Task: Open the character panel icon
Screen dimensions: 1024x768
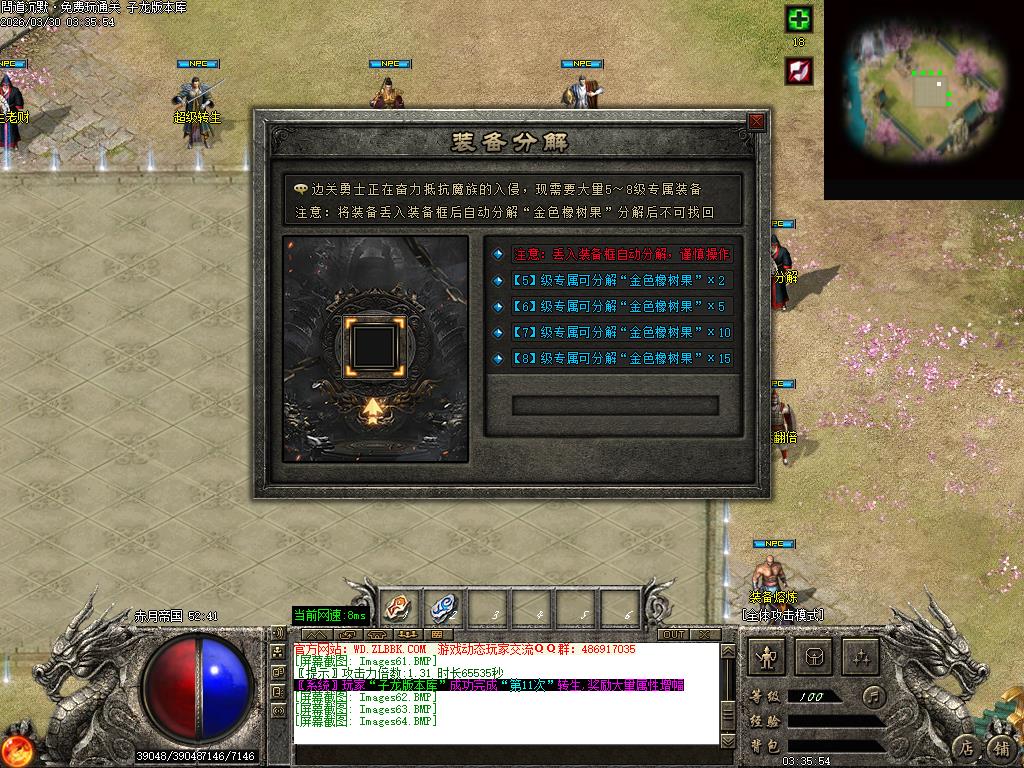Action: [x=768, y=657]
